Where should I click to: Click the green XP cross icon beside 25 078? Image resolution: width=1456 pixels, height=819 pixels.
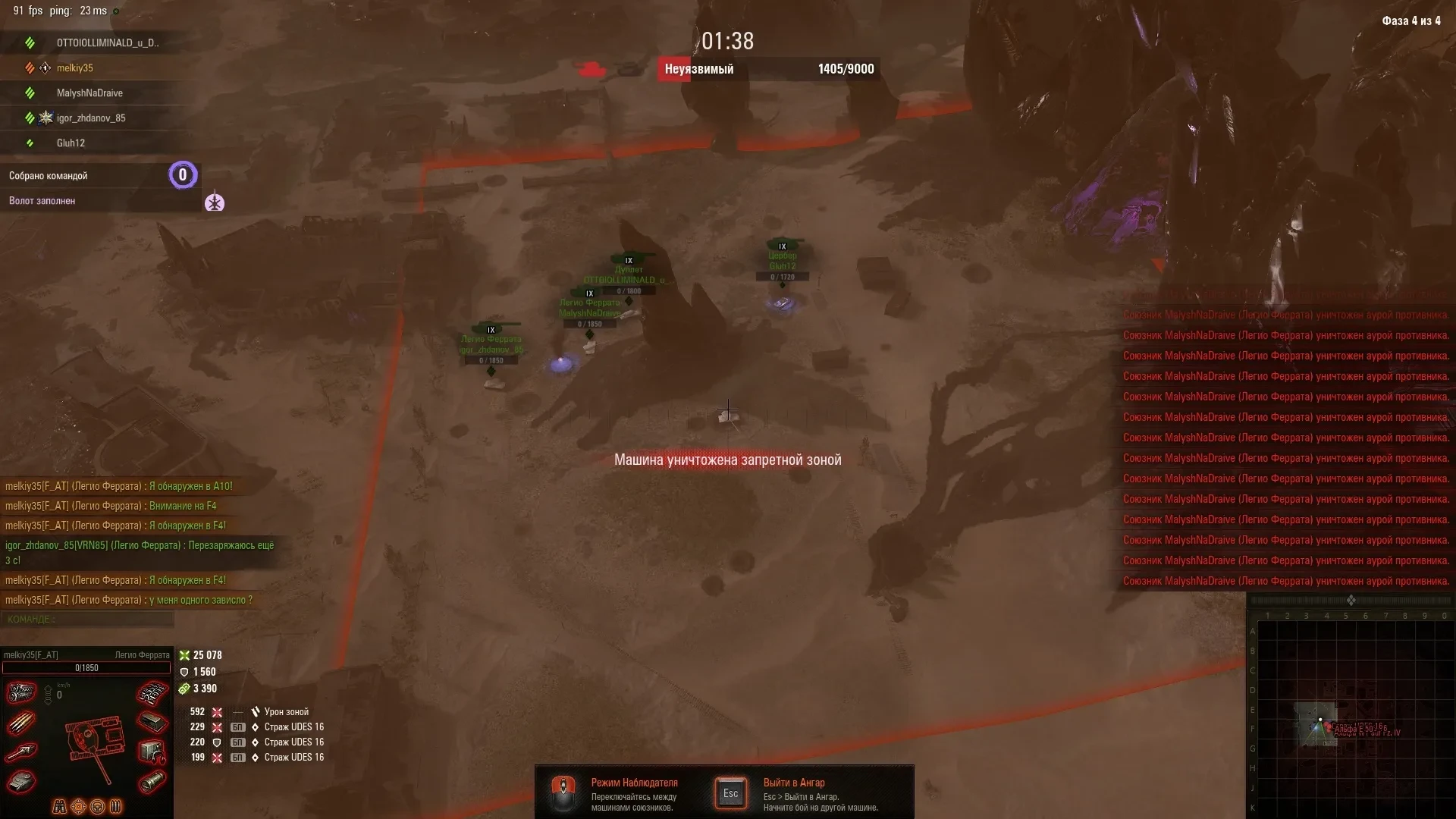pyautogui.click(x=184, y=655)
